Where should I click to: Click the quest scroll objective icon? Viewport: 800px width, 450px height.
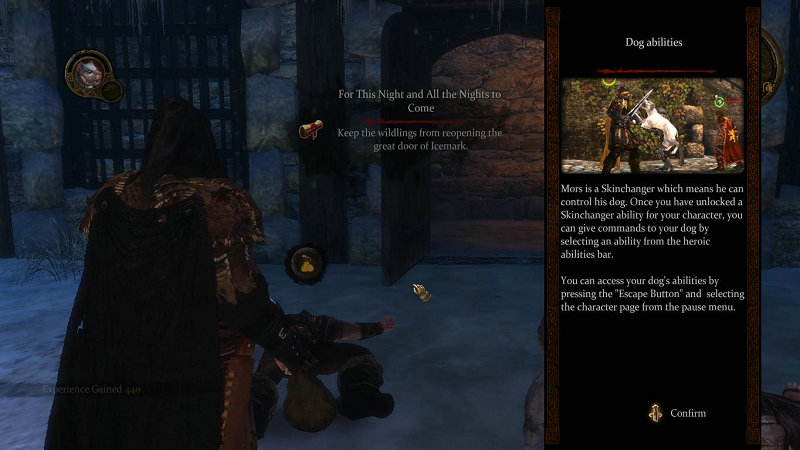[311, 130]
